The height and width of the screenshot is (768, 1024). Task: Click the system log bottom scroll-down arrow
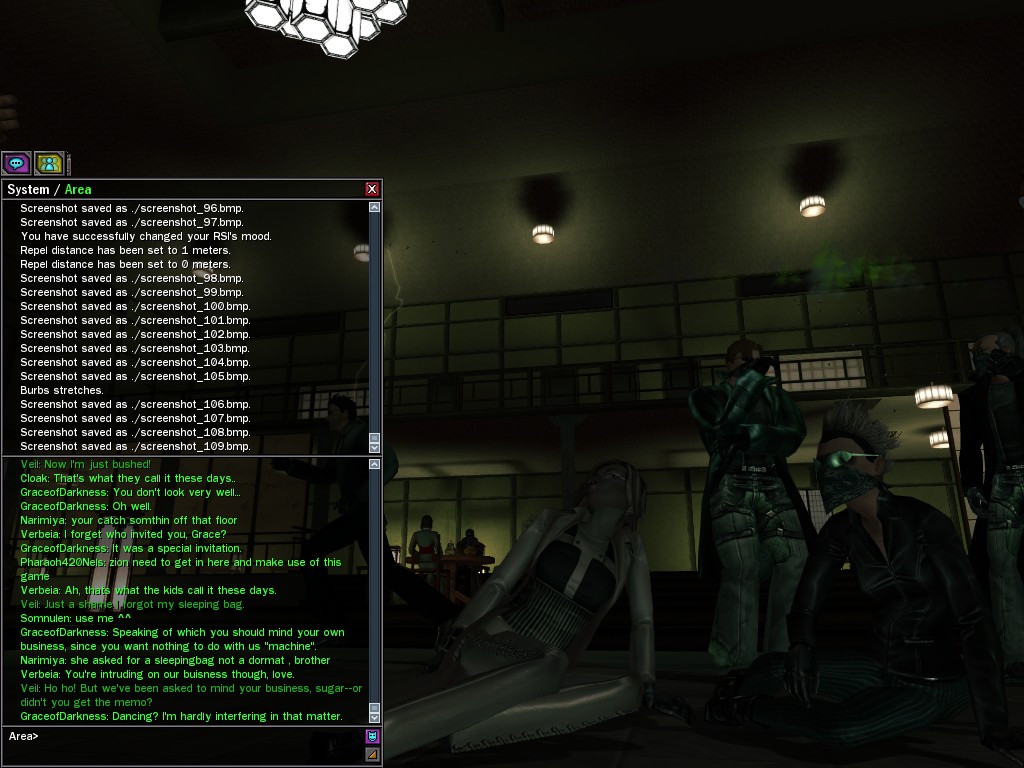coord(375,447)
